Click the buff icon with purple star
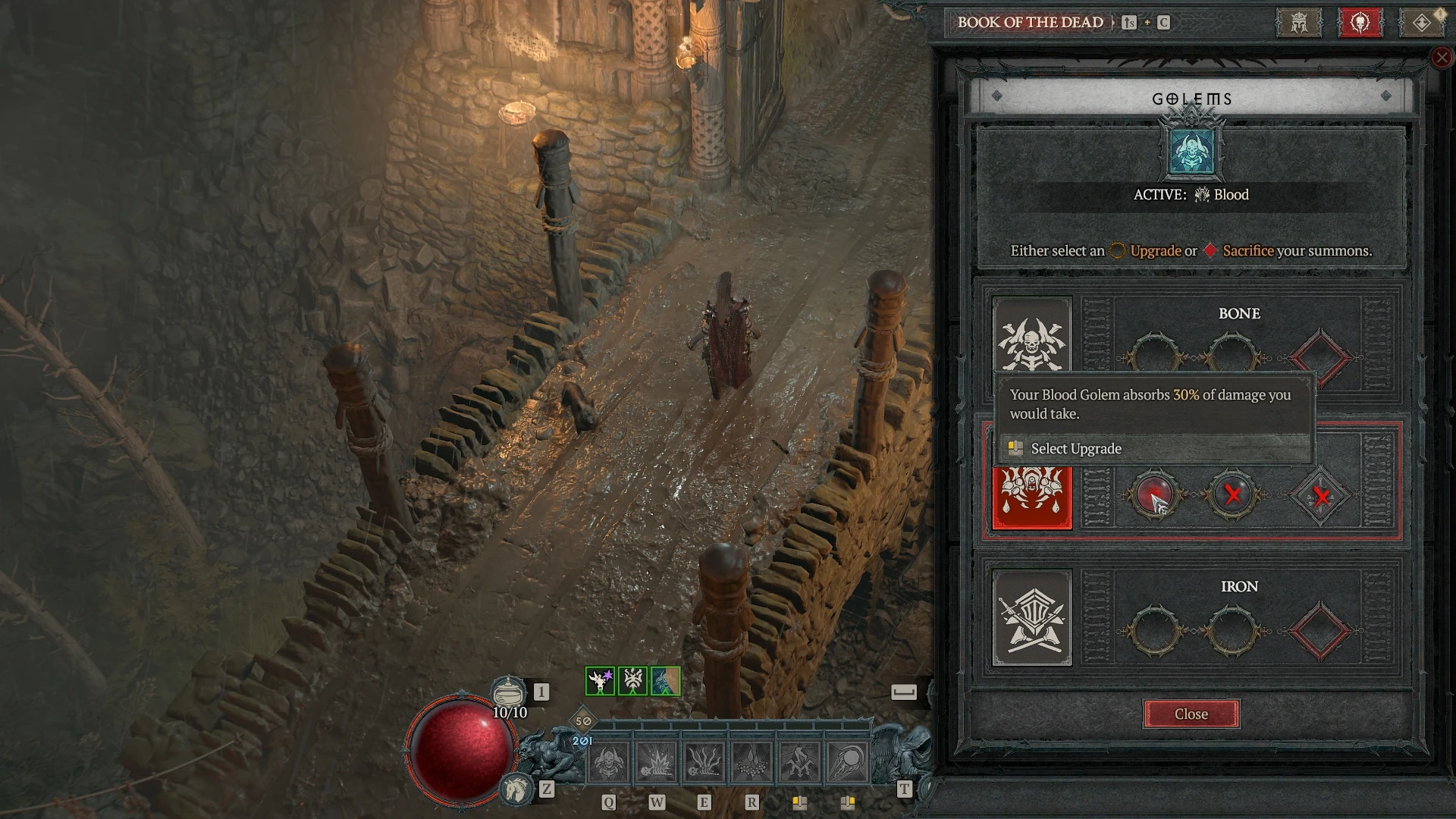1456x819 pixels. point(600,681)
